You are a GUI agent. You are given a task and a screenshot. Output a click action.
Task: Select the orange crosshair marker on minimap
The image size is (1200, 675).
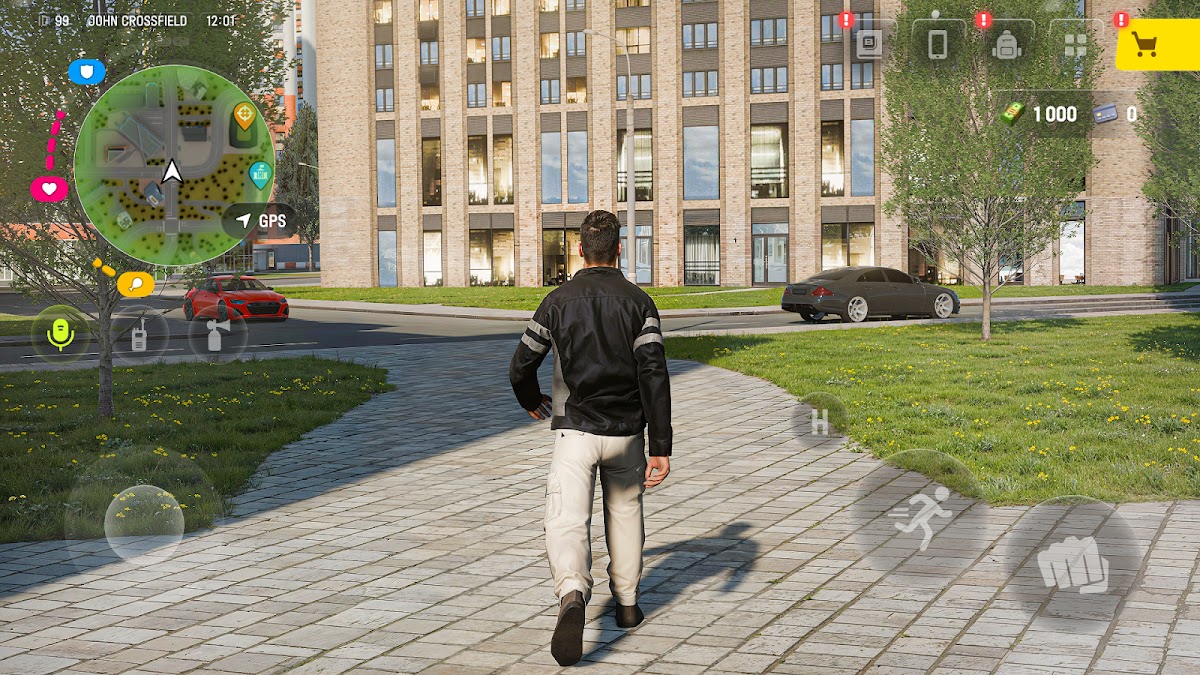pos(244,116)
